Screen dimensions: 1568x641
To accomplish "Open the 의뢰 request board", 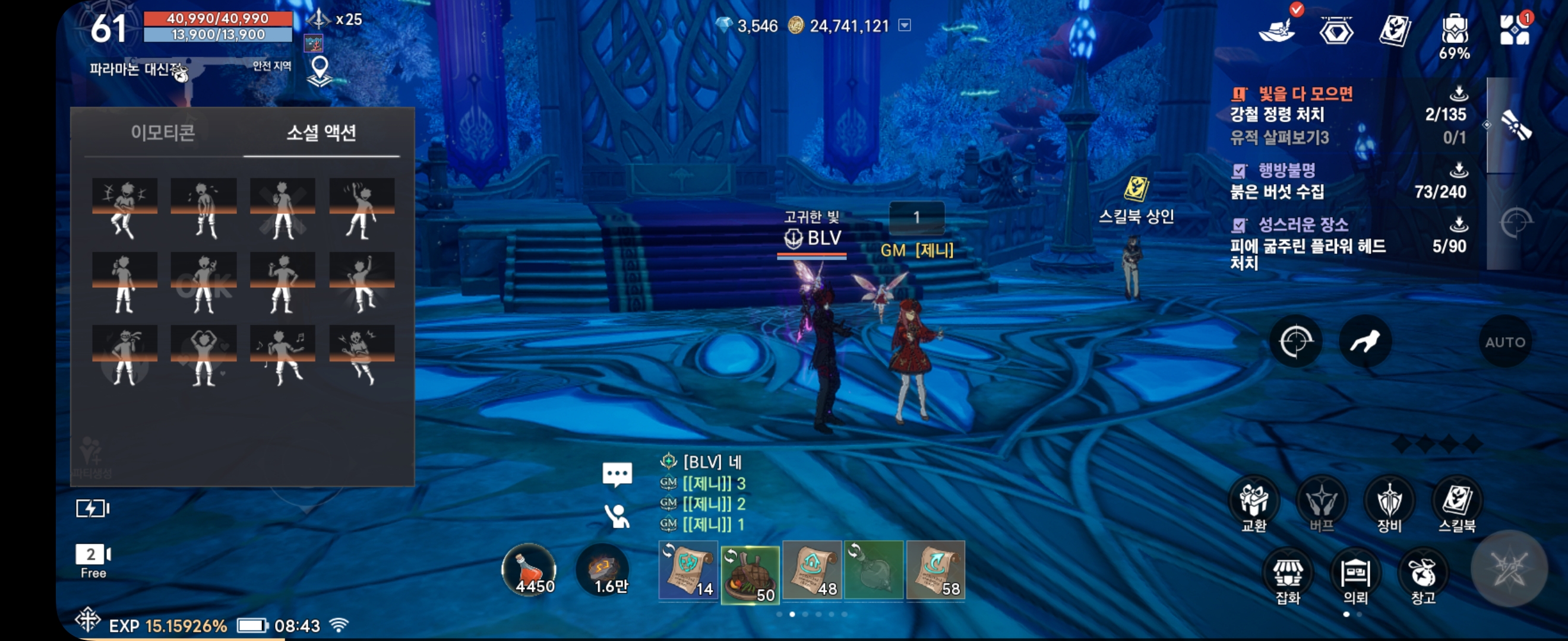I will [x=1355, y=577].
